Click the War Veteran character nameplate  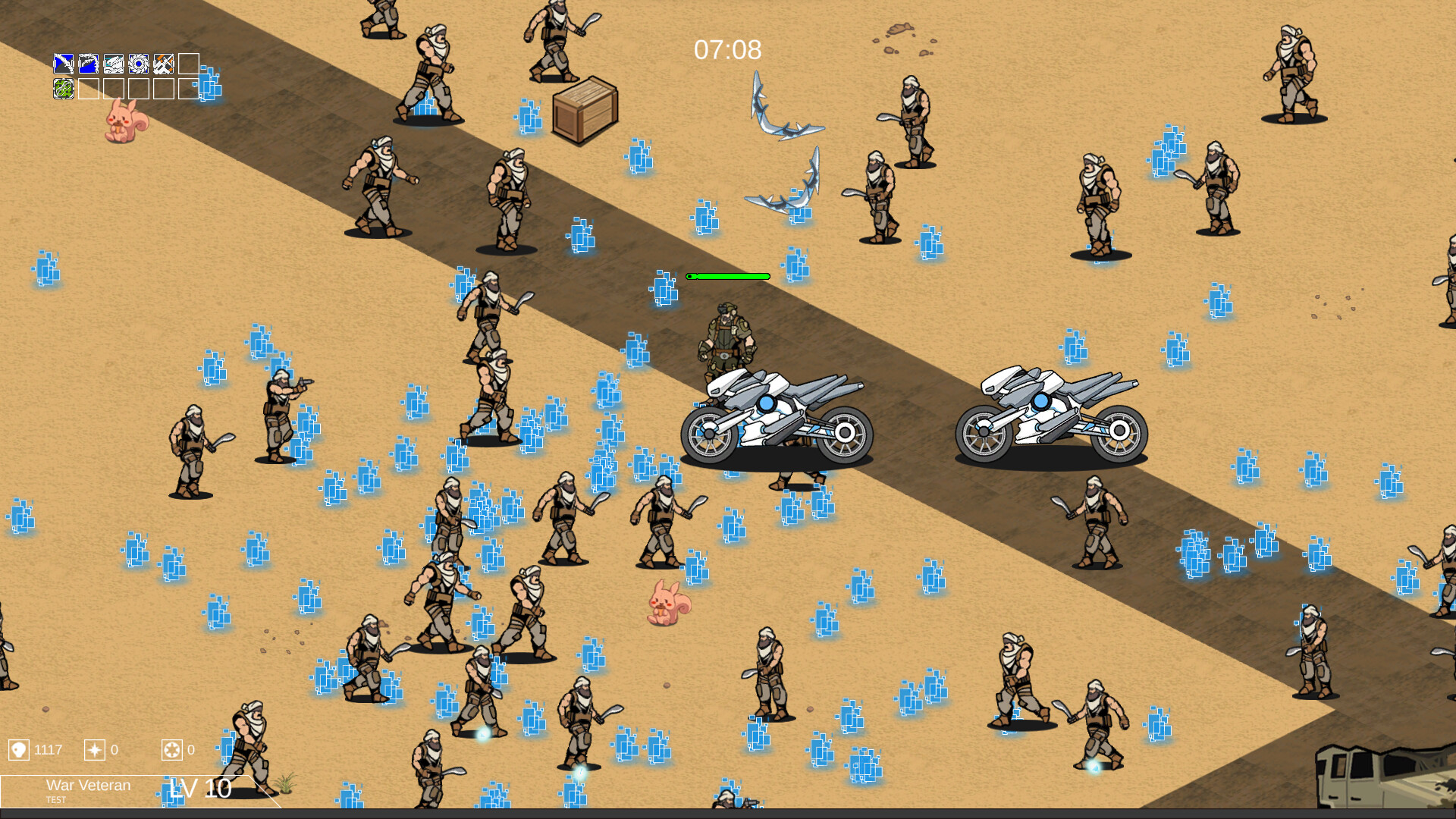coord(89,786)
